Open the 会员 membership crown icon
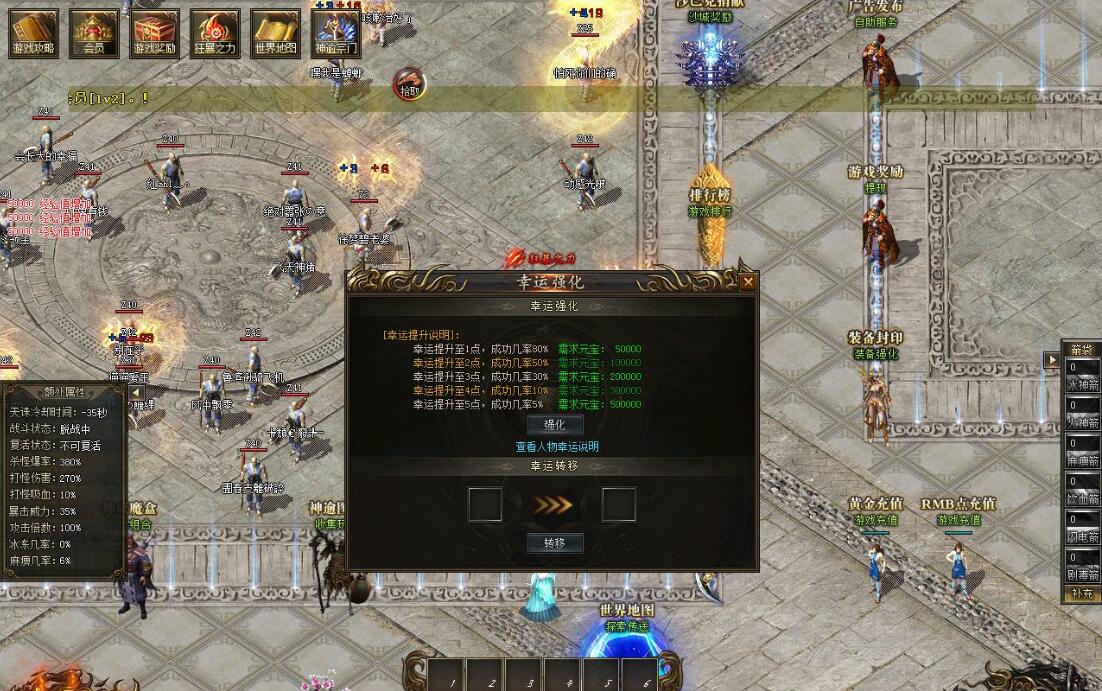Viewport: 1102px width, 691px height. click(94, 33)
